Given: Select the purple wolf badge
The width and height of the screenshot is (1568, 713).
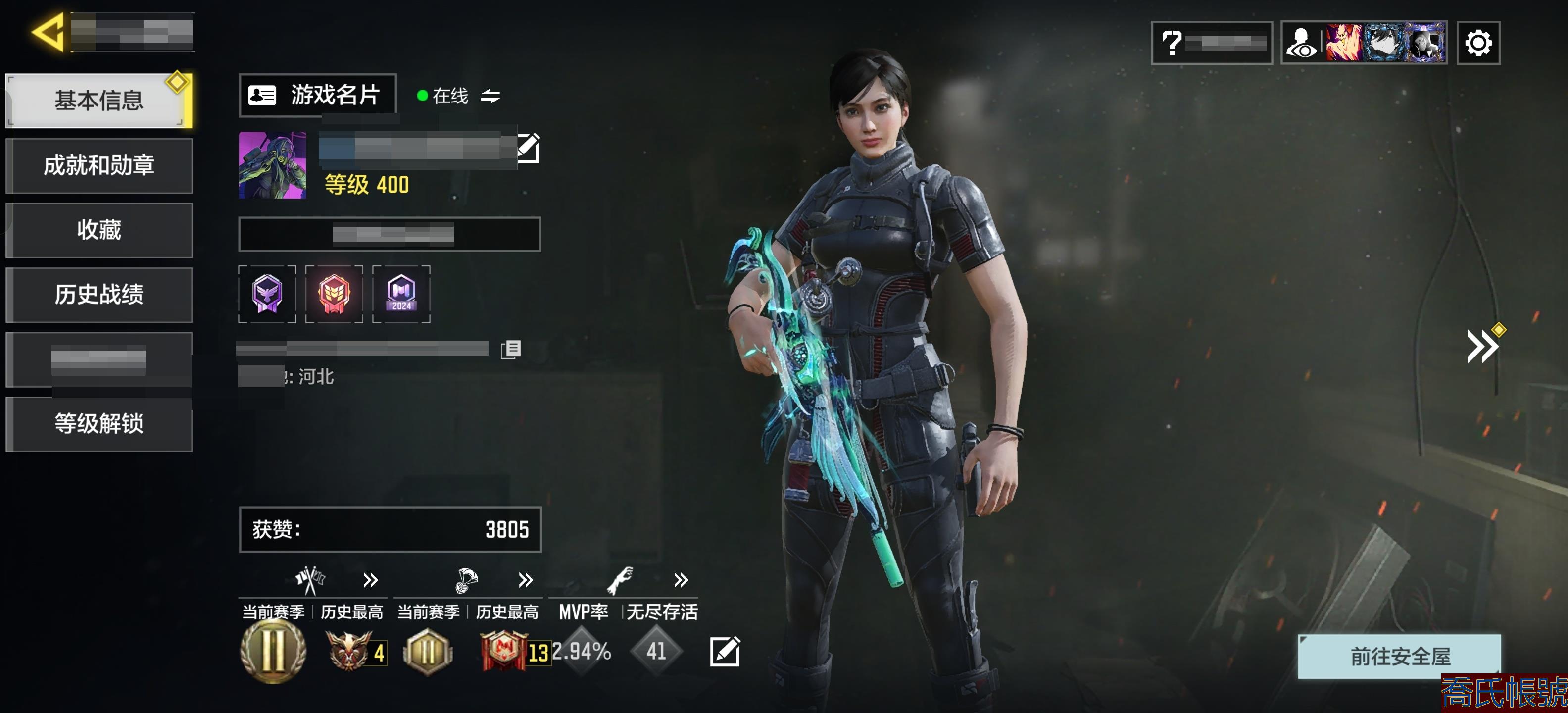Looking at the screenshot, I should point(267,294).
